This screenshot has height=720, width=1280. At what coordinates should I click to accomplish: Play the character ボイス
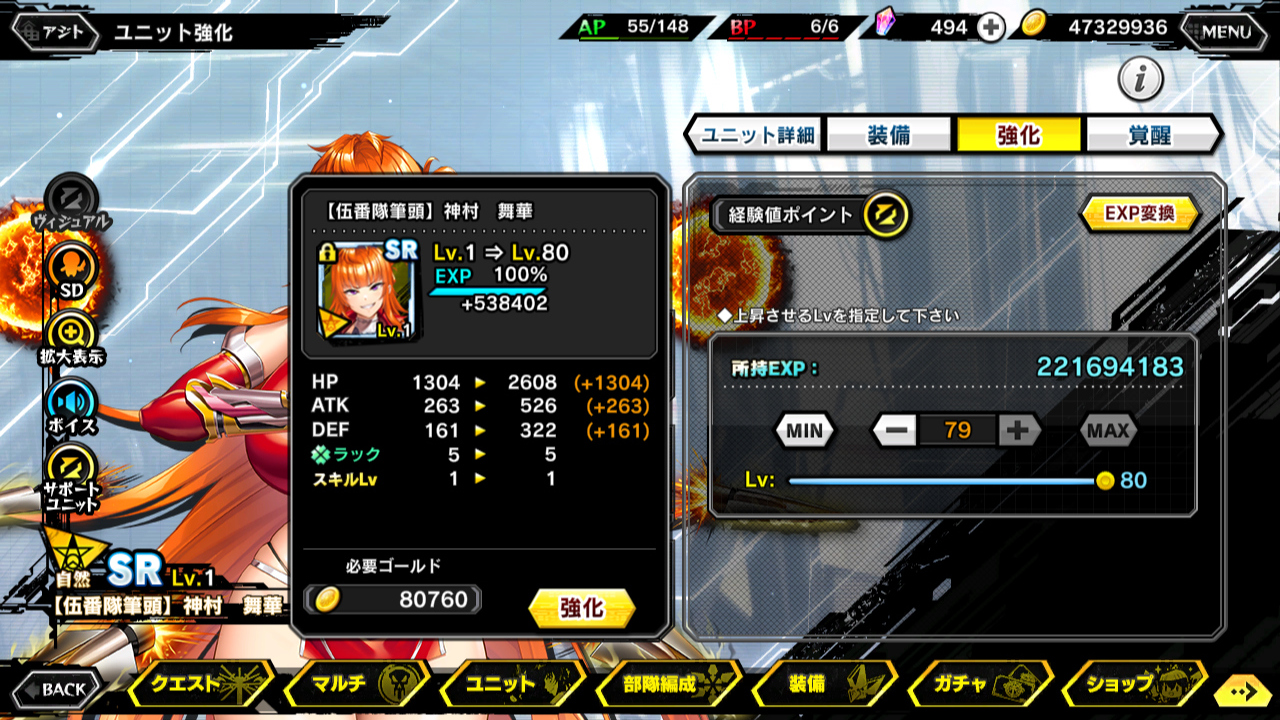coord(72,406)
